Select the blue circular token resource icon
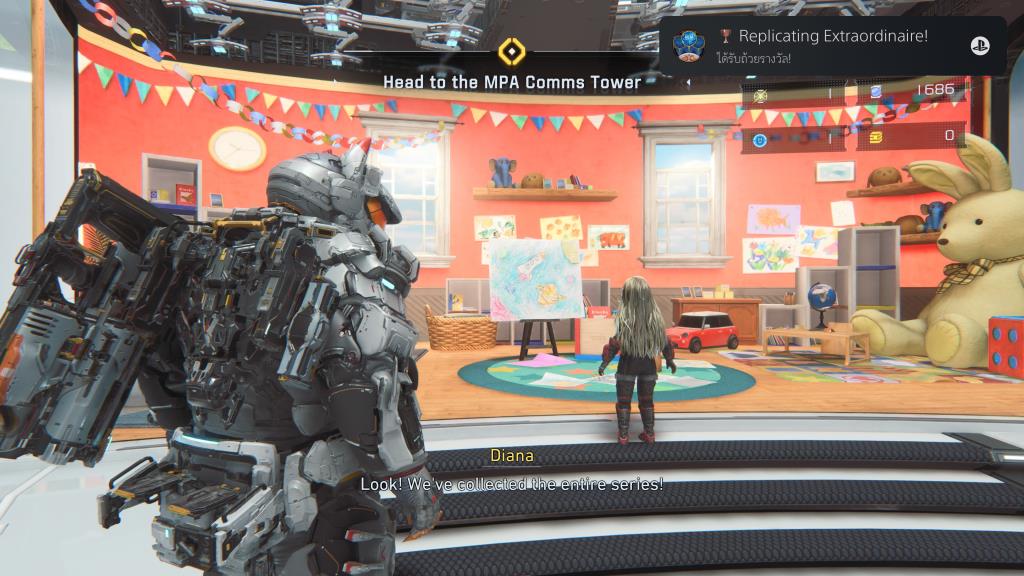Viewport: 1024px width, 576px height. click(760, 139)
